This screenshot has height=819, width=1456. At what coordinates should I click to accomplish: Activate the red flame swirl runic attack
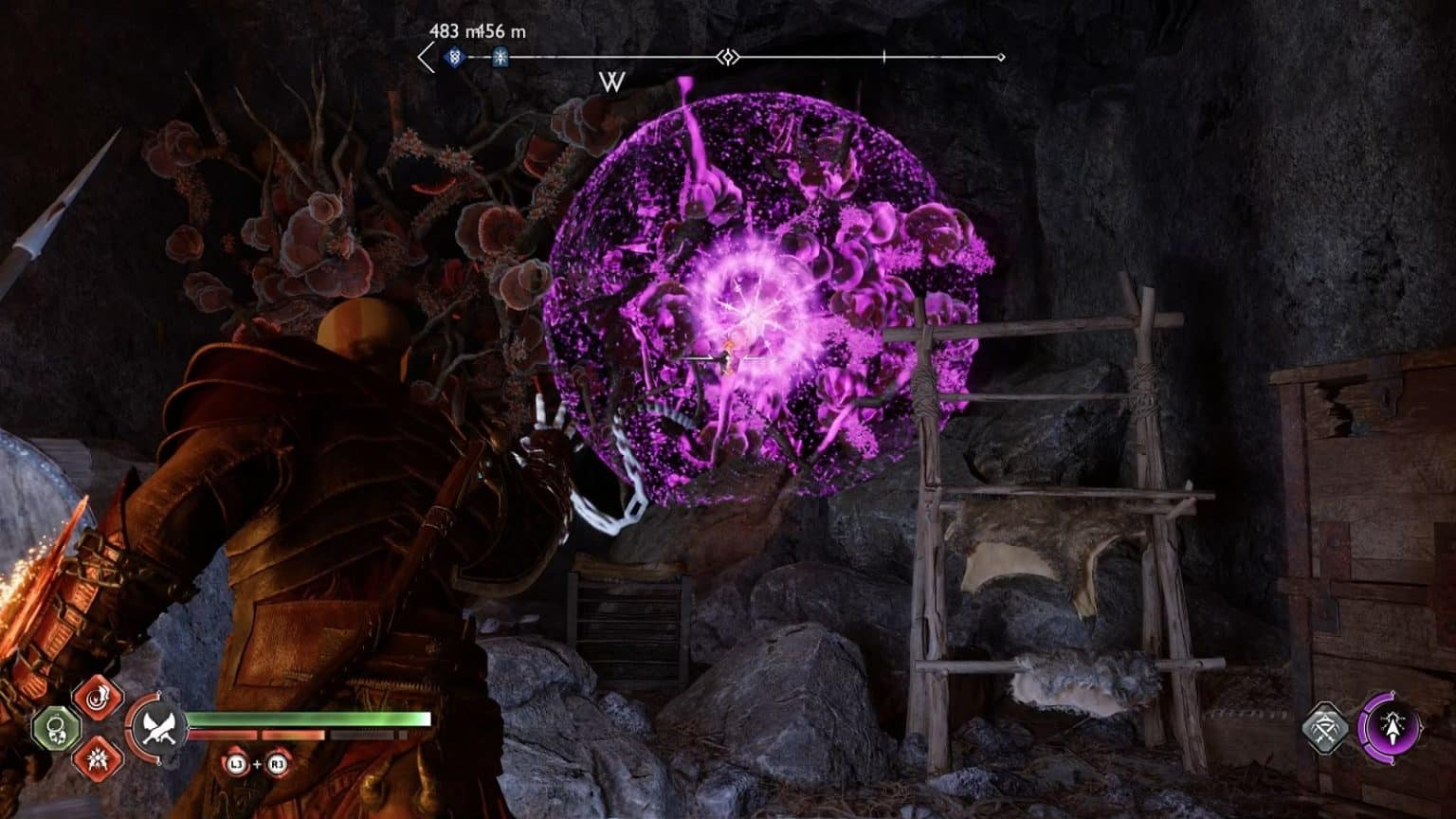tap(98, 699)
